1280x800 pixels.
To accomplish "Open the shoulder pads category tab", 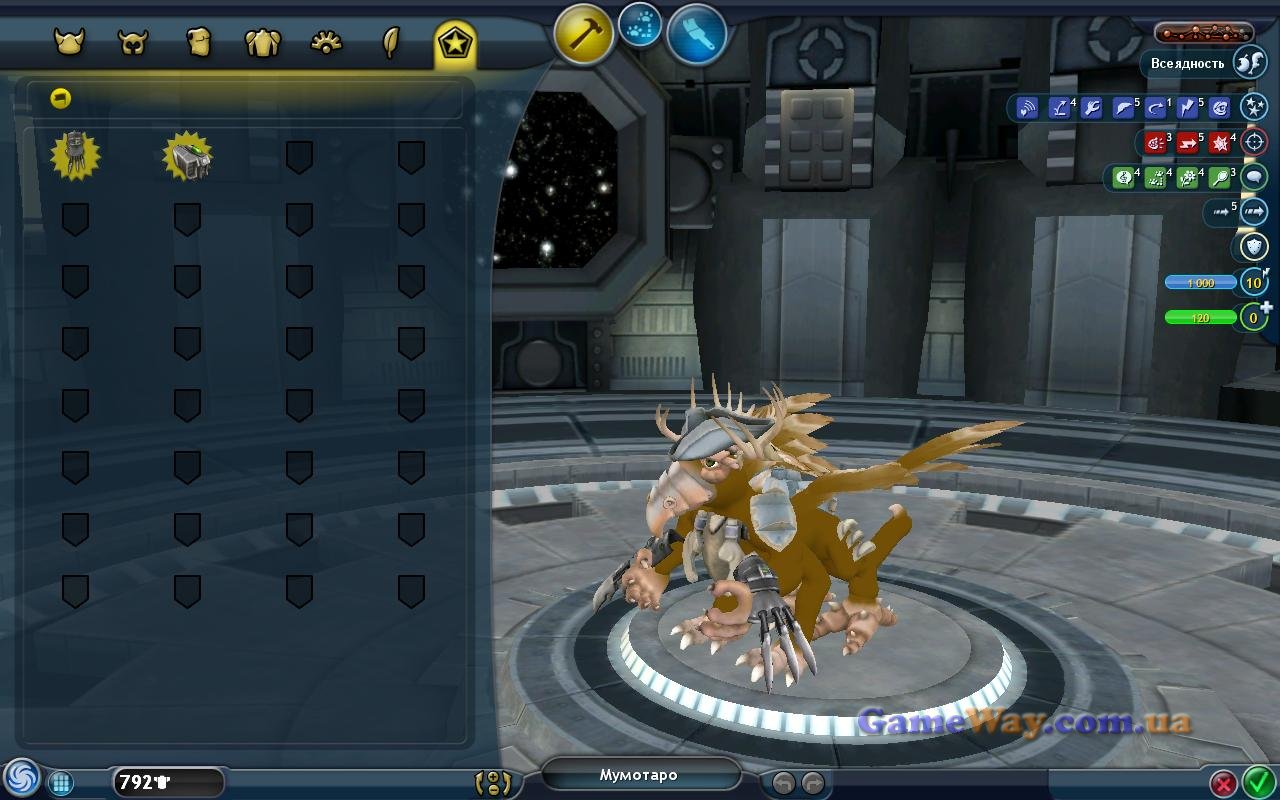I will (262, 43).
